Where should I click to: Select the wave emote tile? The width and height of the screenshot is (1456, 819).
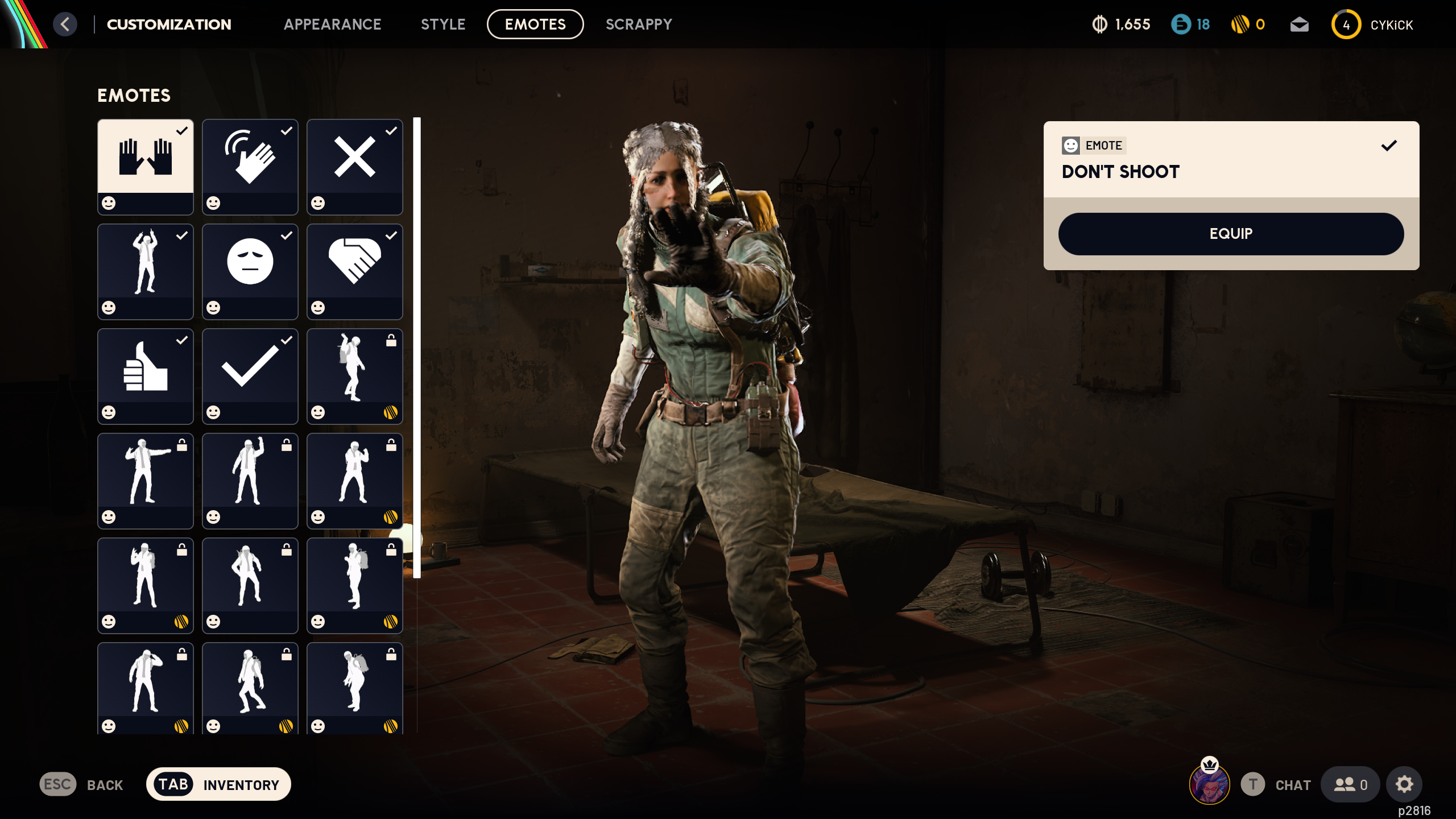pos(250,167)
